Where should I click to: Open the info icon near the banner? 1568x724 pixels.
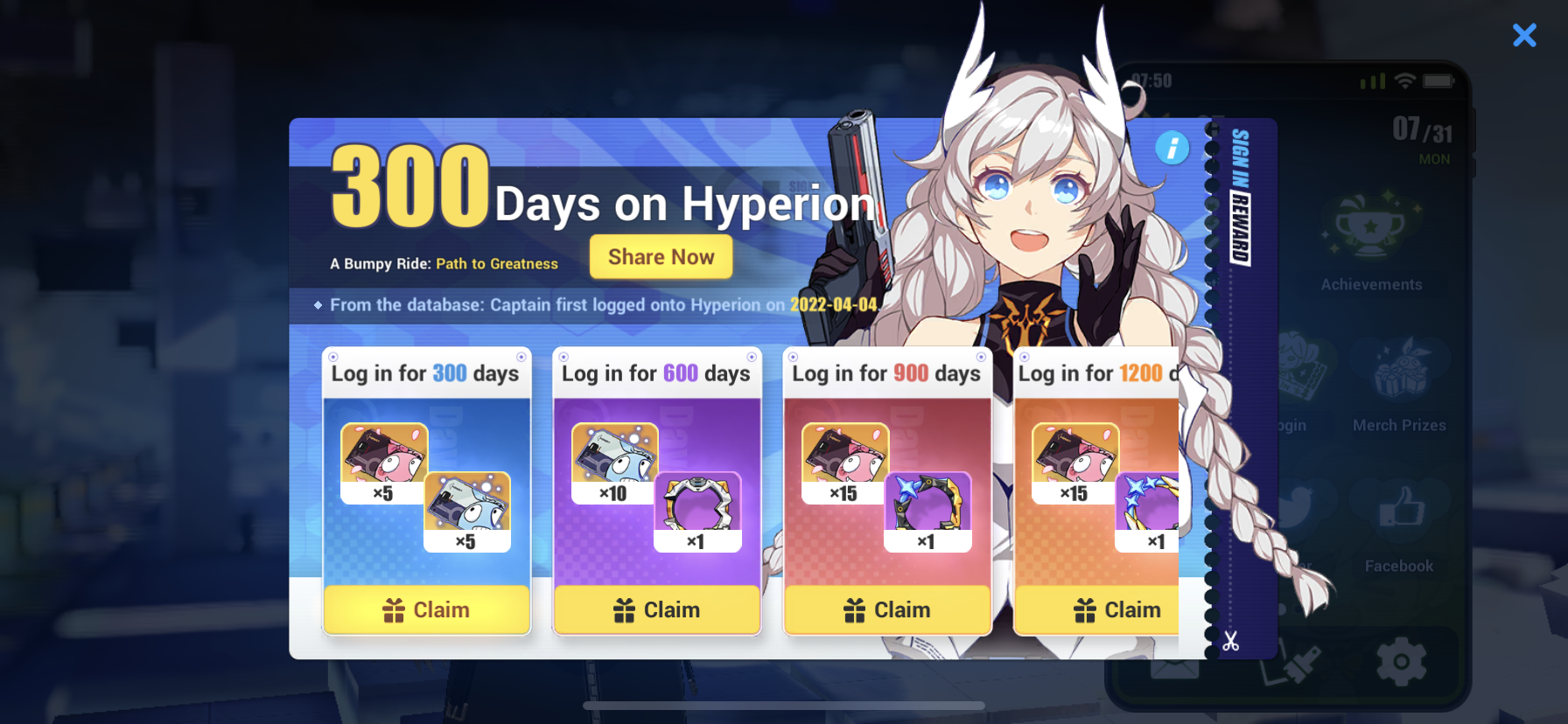point(1172,148)
